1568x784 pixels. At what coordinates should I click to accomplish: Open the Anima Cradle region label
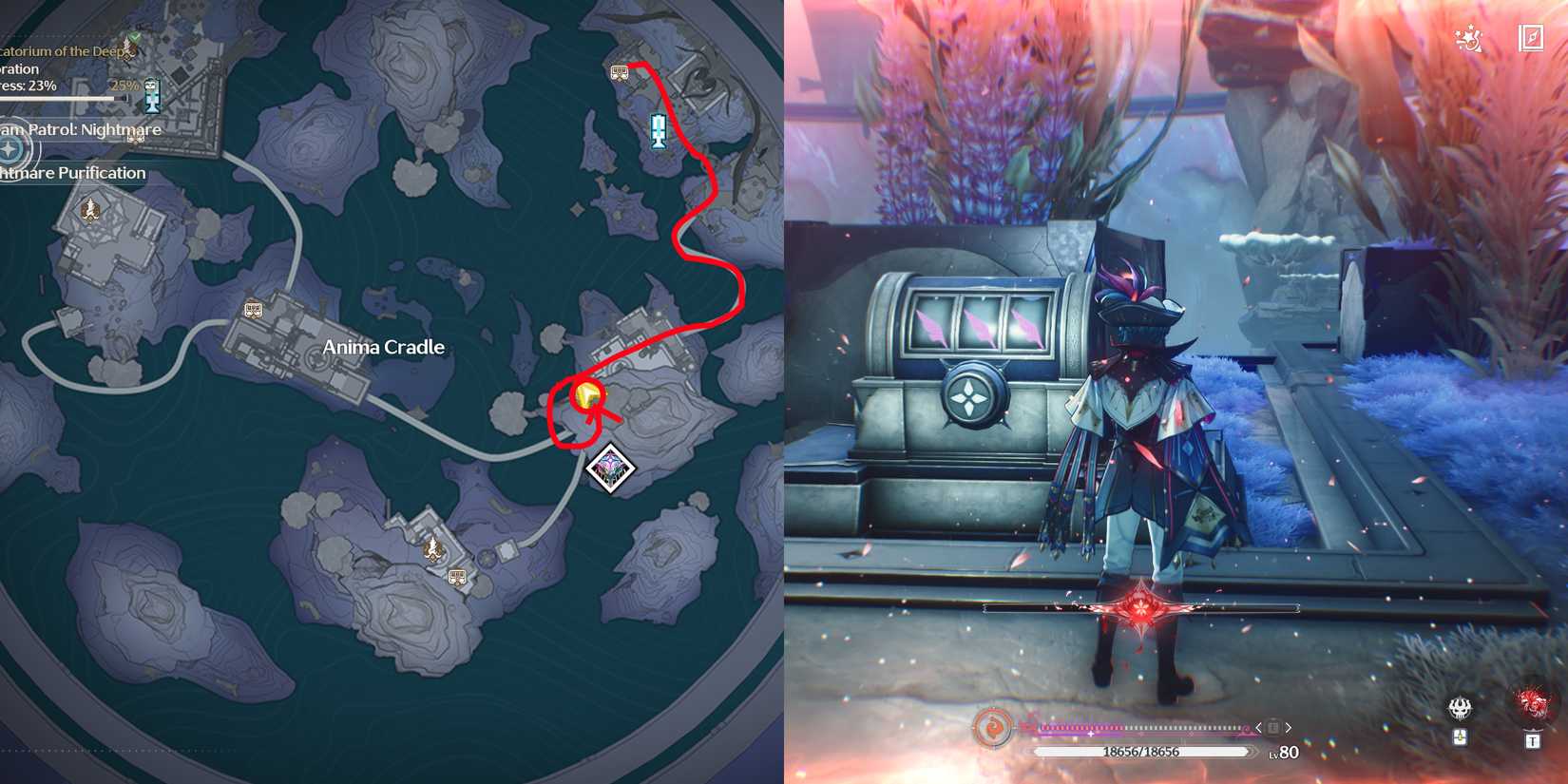[384, 347]
